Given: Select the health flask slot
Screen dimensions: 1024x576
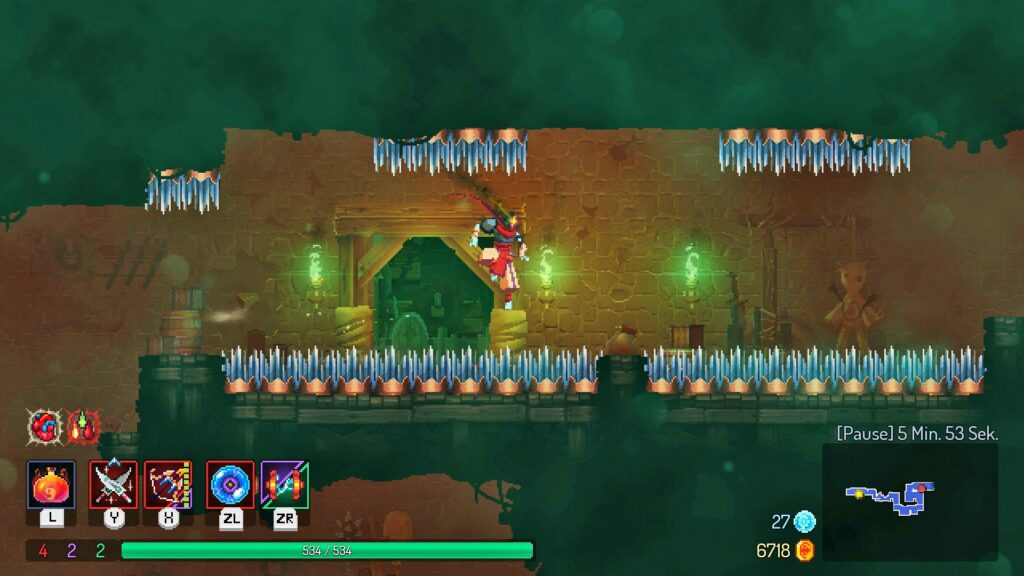Looking at the screenshot, I should pos(51,485).
